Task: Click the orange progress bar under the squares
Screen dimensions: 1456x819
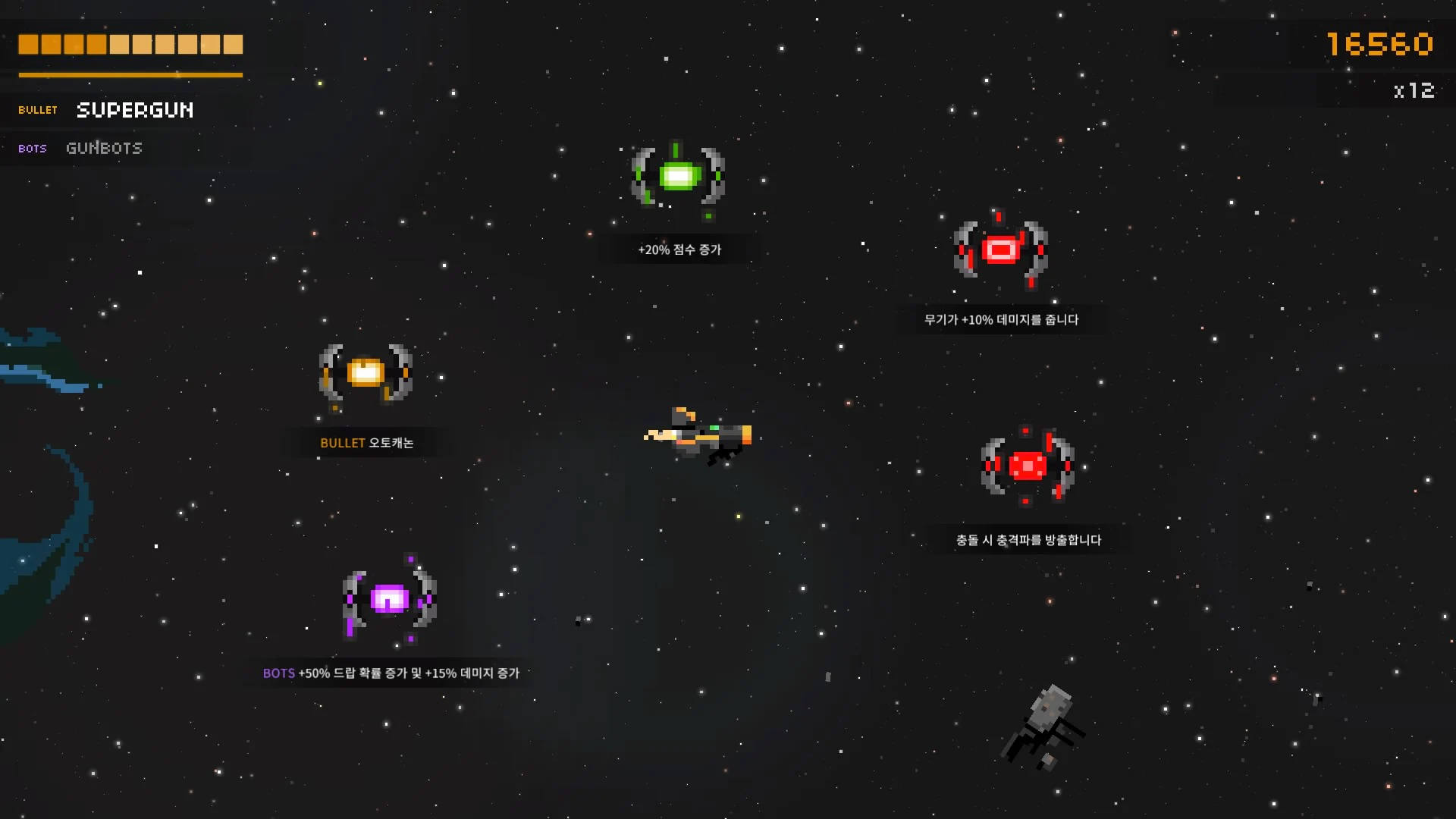Action: coord(129,74)
